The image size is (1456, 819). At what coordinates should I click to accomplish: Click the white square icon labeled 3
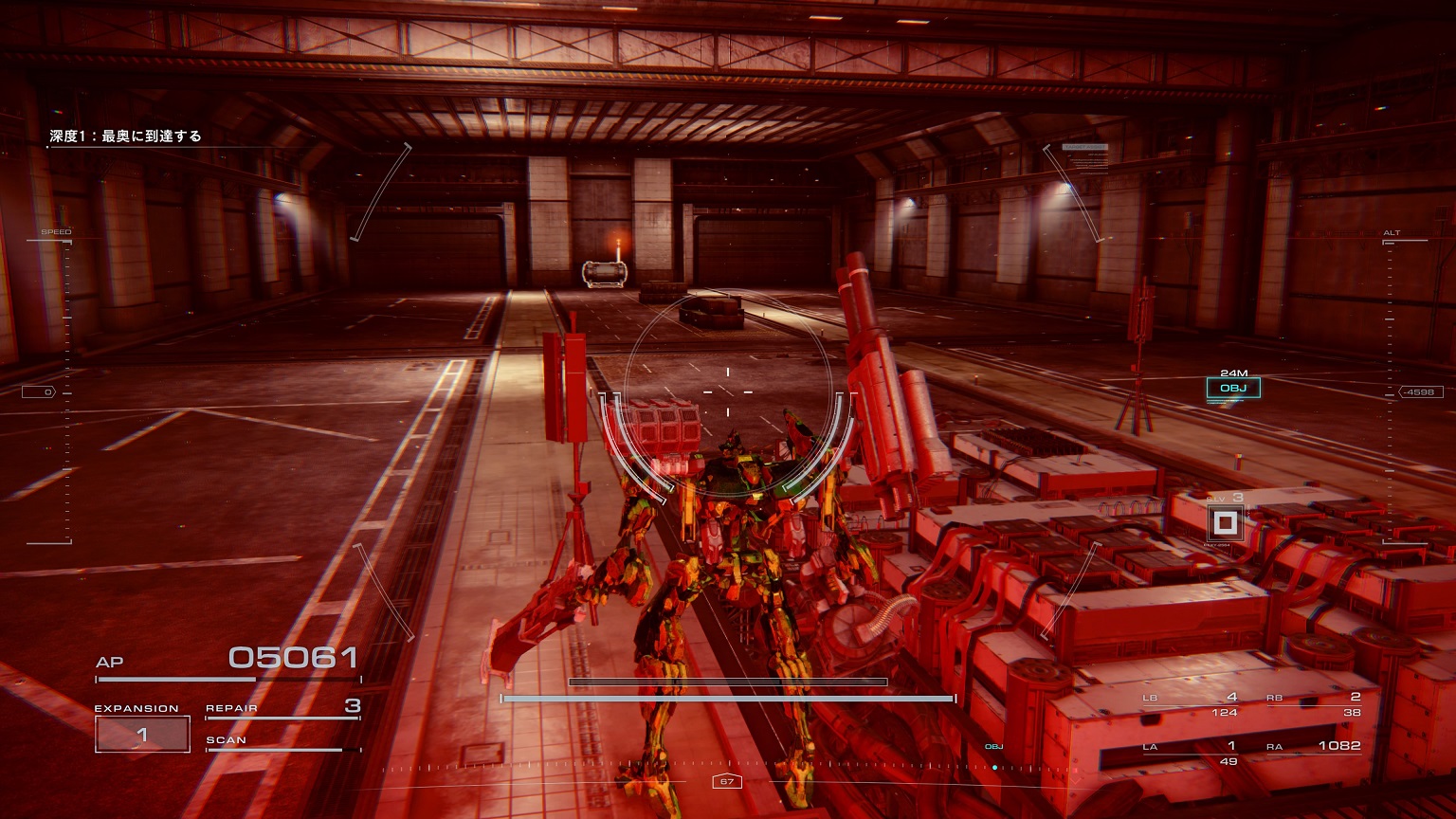(x=1226, y=522)
